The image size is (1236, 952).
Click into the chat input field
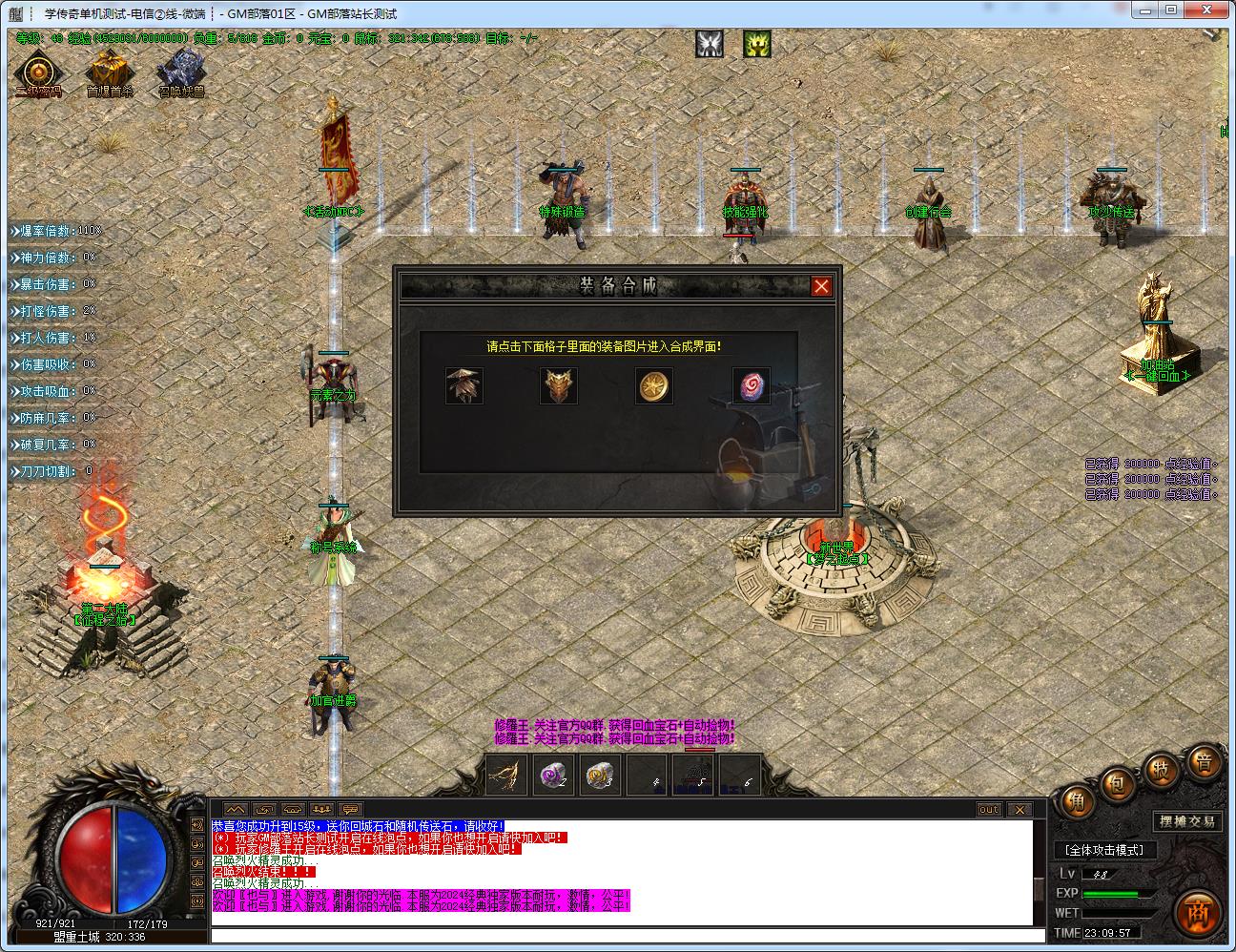coord(620,935)
